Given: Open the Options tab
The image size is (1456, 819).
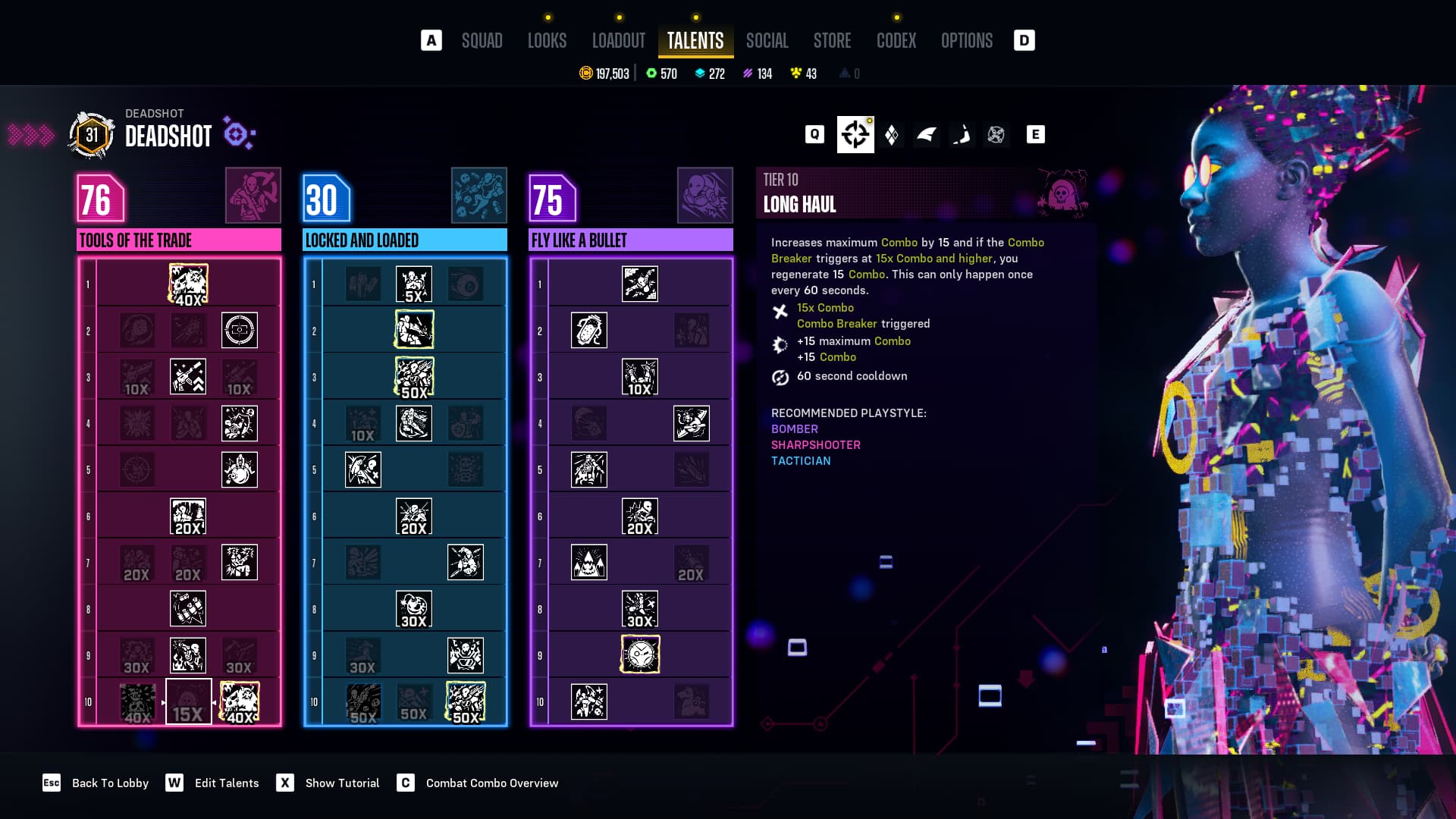Looking at the screenshot, I should tap(966, 41).
